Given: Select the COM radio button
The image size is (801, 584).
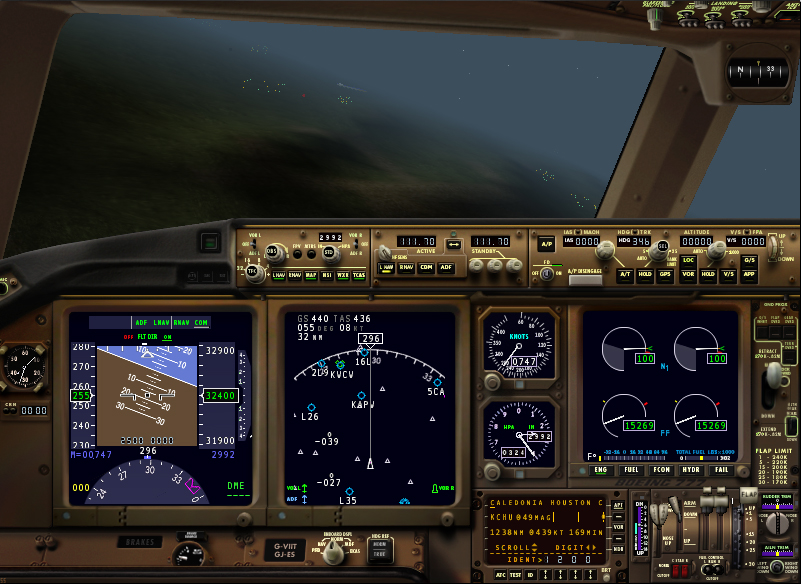Looking at the screenshot, I should tap(426, 267).
